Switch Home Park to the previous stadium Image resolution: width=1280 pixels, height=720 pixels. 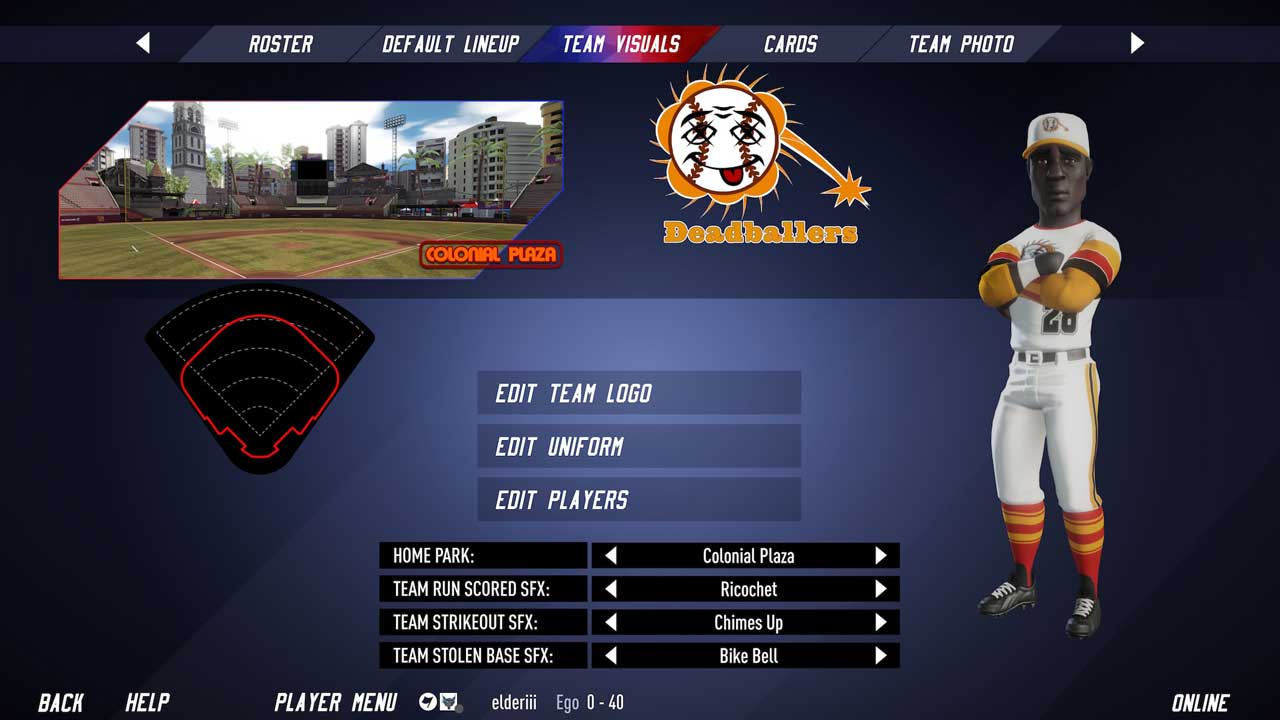click(x=611, y=556)
